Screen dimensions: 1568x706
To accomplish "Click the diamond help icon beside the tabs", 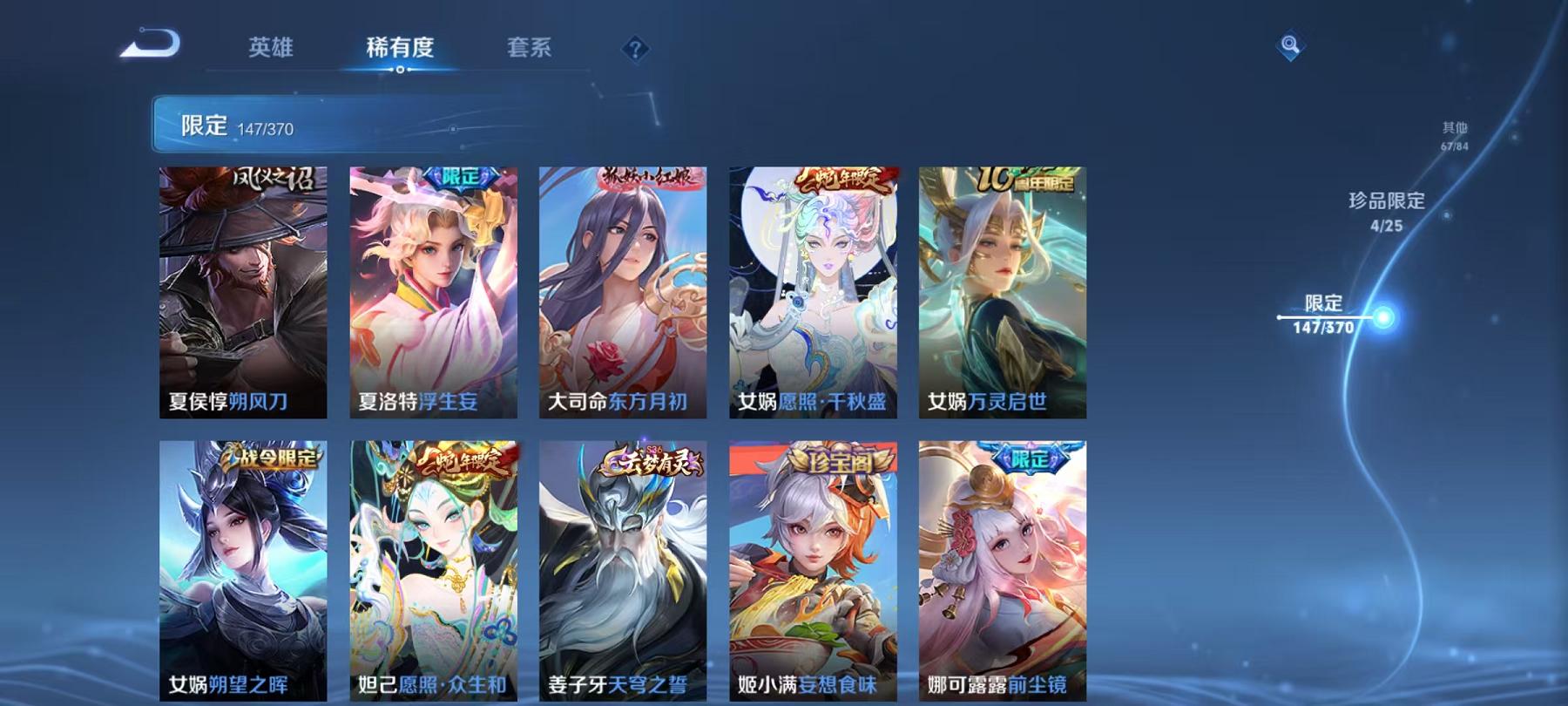I will point(635,49).
